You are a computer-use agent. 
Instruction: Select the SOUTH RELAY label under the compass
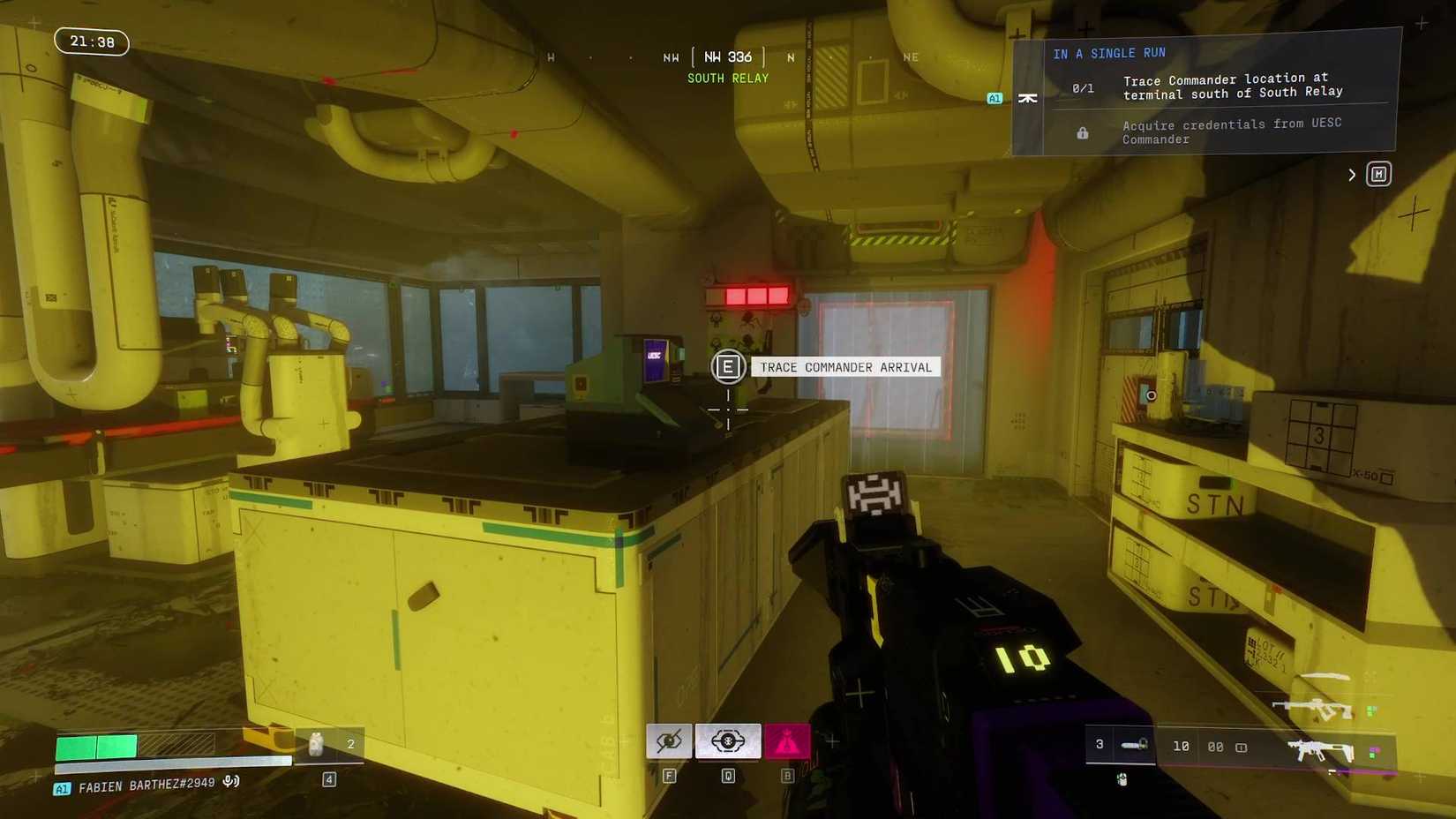click(727, 78)
